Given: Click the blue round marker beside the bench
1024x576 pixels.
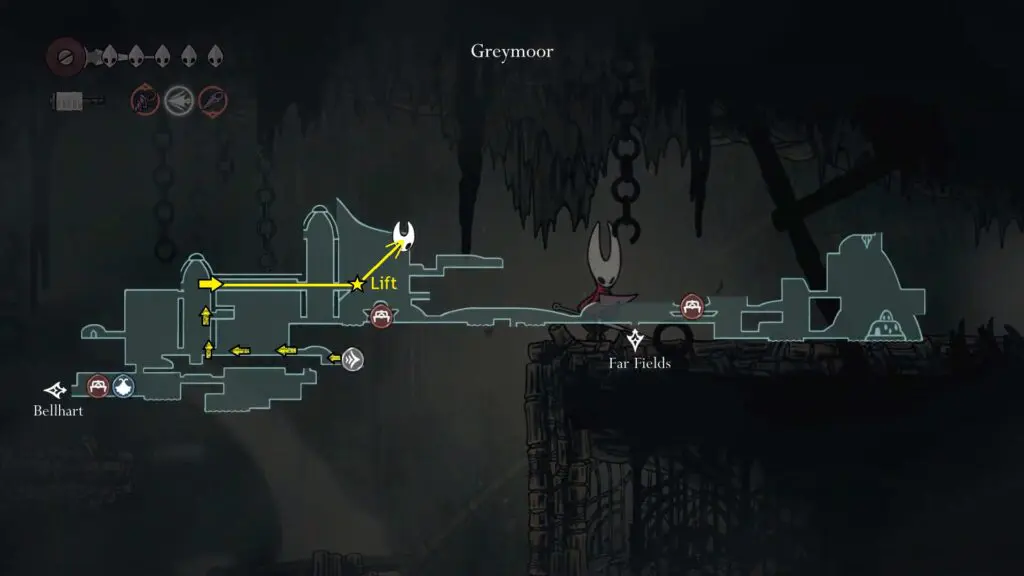Looking at the screenshot, I should click(x=123, y=385).
